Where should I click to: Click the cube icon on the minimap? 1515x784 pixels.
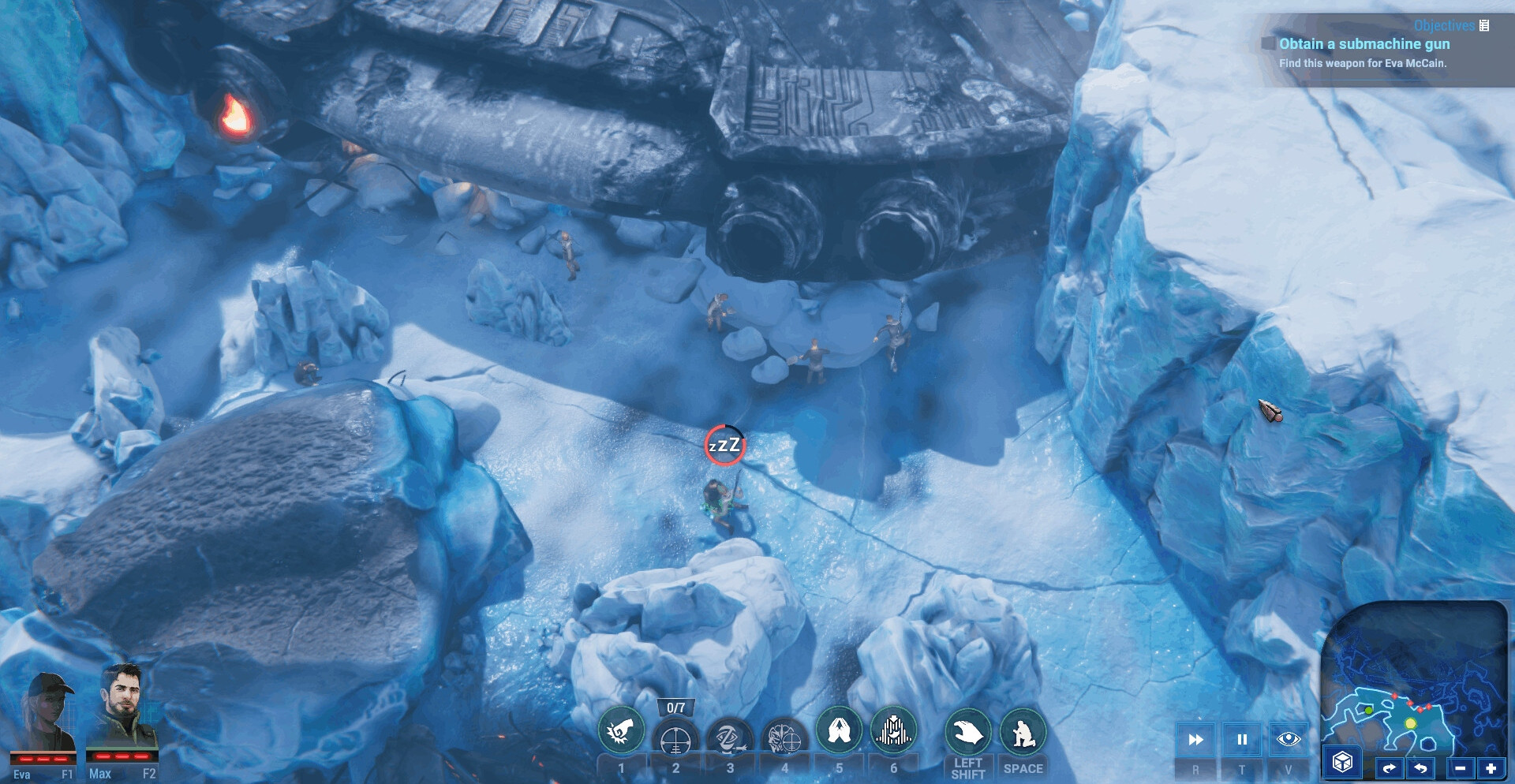pyautogui.click(x=1342, y=762)
